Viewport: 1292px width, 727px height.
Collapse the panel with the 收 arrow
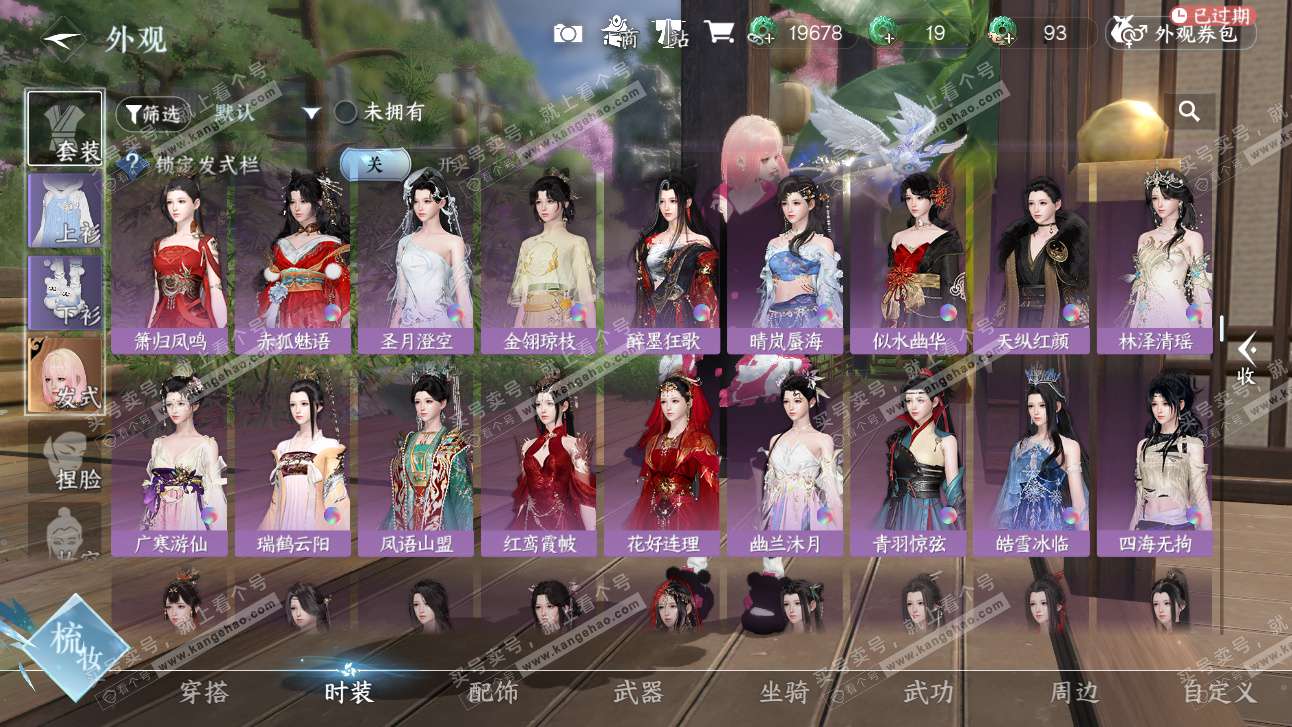1246,360
